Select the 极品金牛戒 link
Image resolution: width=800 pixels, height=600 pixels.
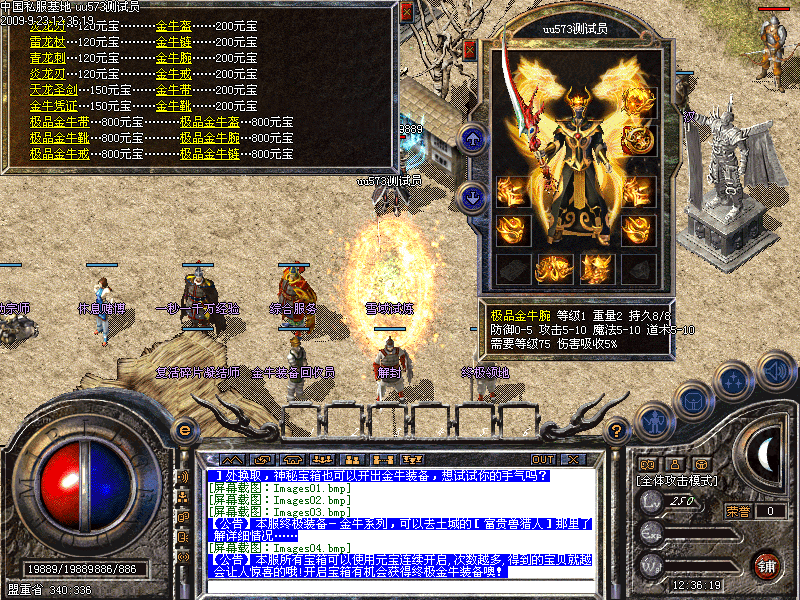tap(60, 154)
